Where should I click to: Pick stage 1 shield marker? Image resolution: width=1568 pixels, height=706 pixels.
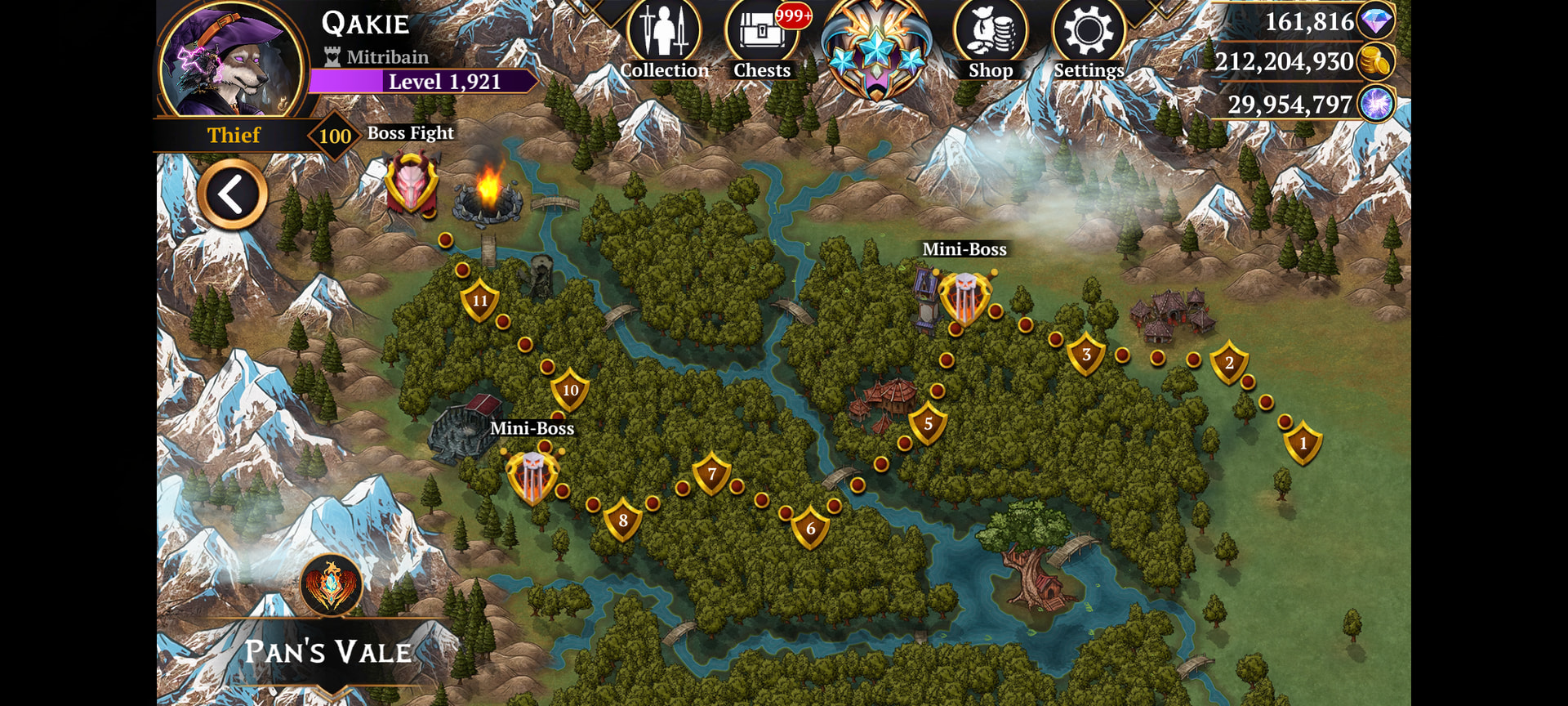tap(1303, 444)
